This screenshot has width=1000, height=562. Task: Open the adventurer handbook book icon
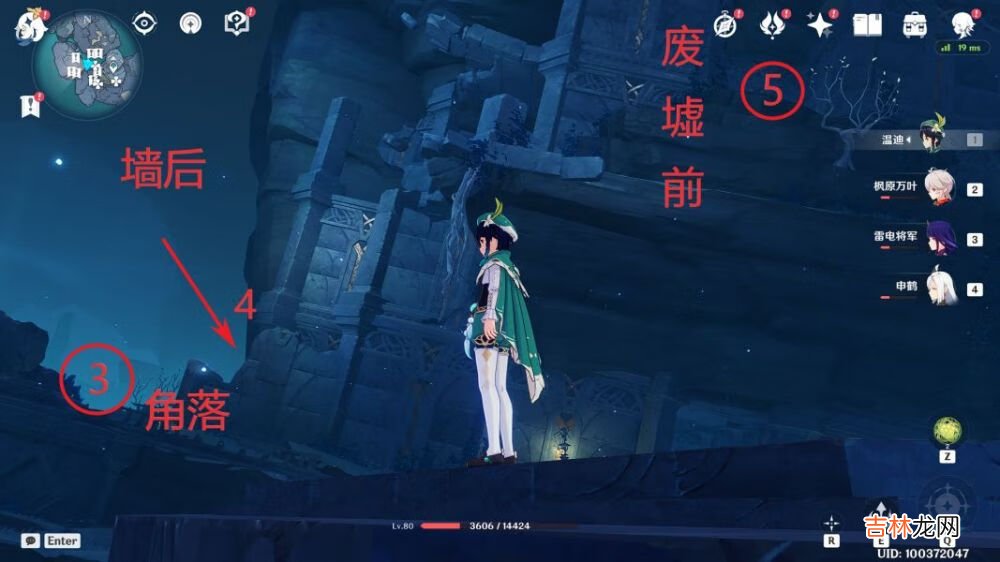coord(867,25)
